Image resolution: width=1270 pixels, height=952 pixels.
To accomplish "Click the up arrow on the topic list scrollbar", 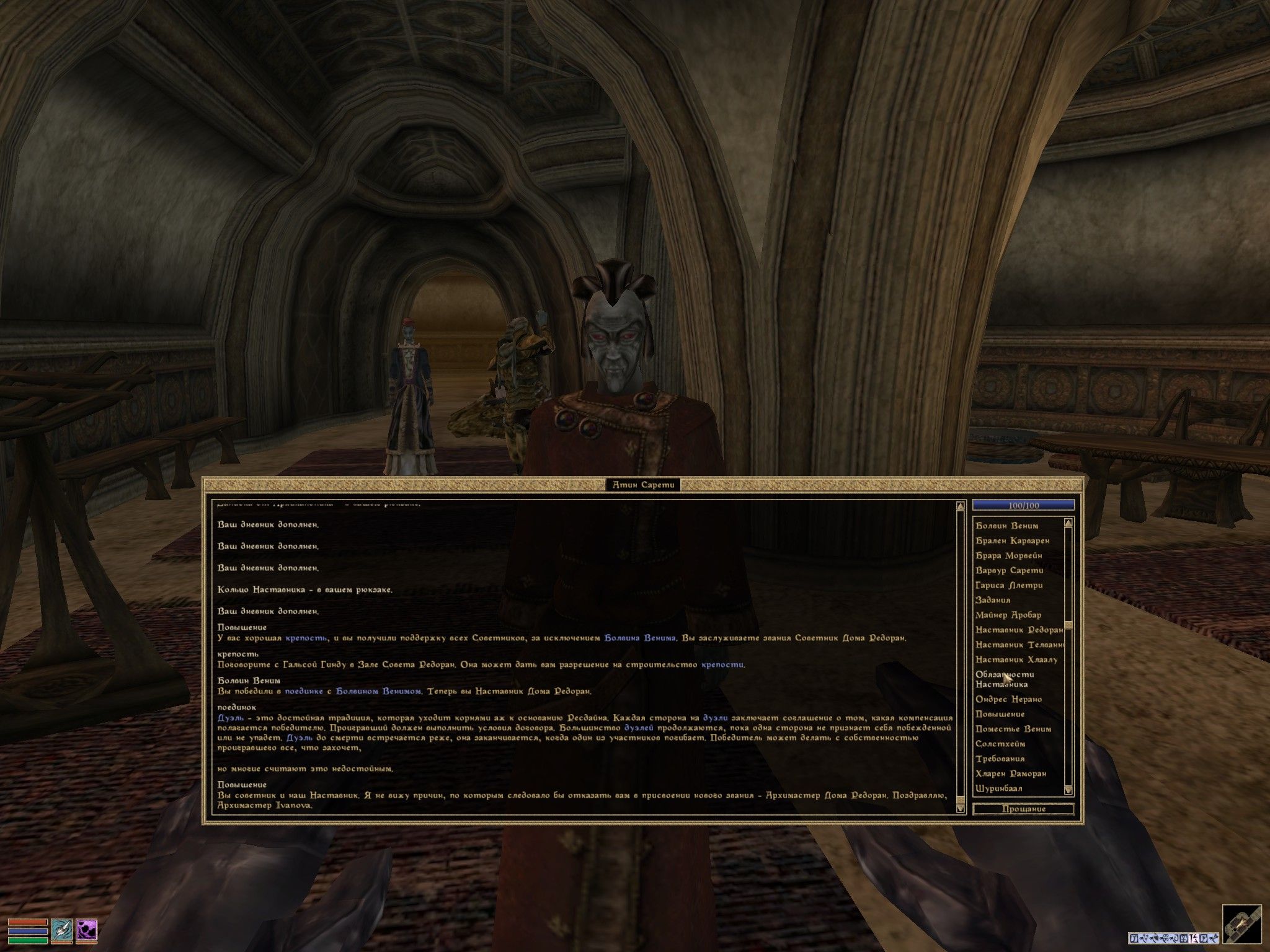I will pos(1069,521).
